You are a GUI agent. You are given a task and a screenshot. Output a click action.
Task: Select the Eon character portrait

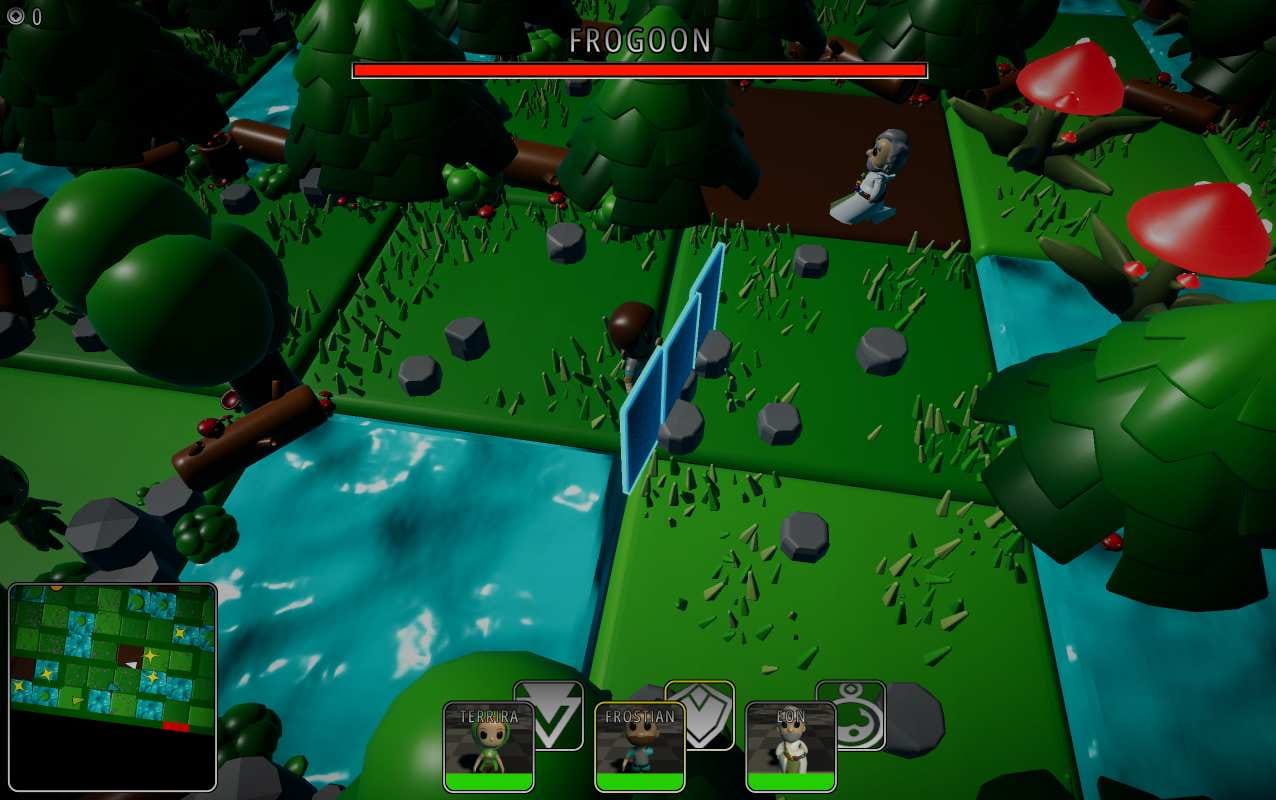coord(791,746)
